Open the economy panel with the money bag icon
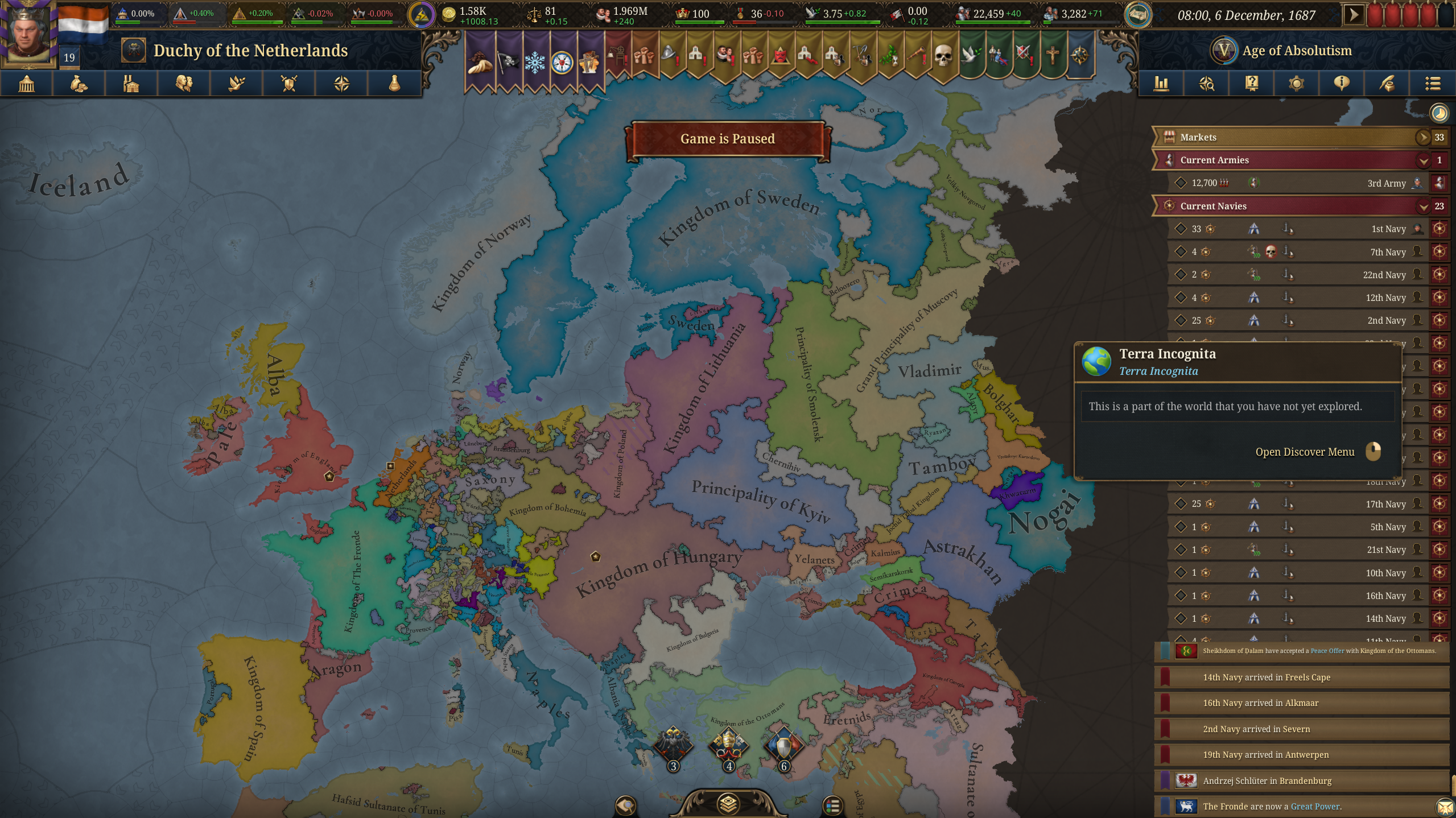The height and width of the screenshot is (818, 1456). point(79,84)
